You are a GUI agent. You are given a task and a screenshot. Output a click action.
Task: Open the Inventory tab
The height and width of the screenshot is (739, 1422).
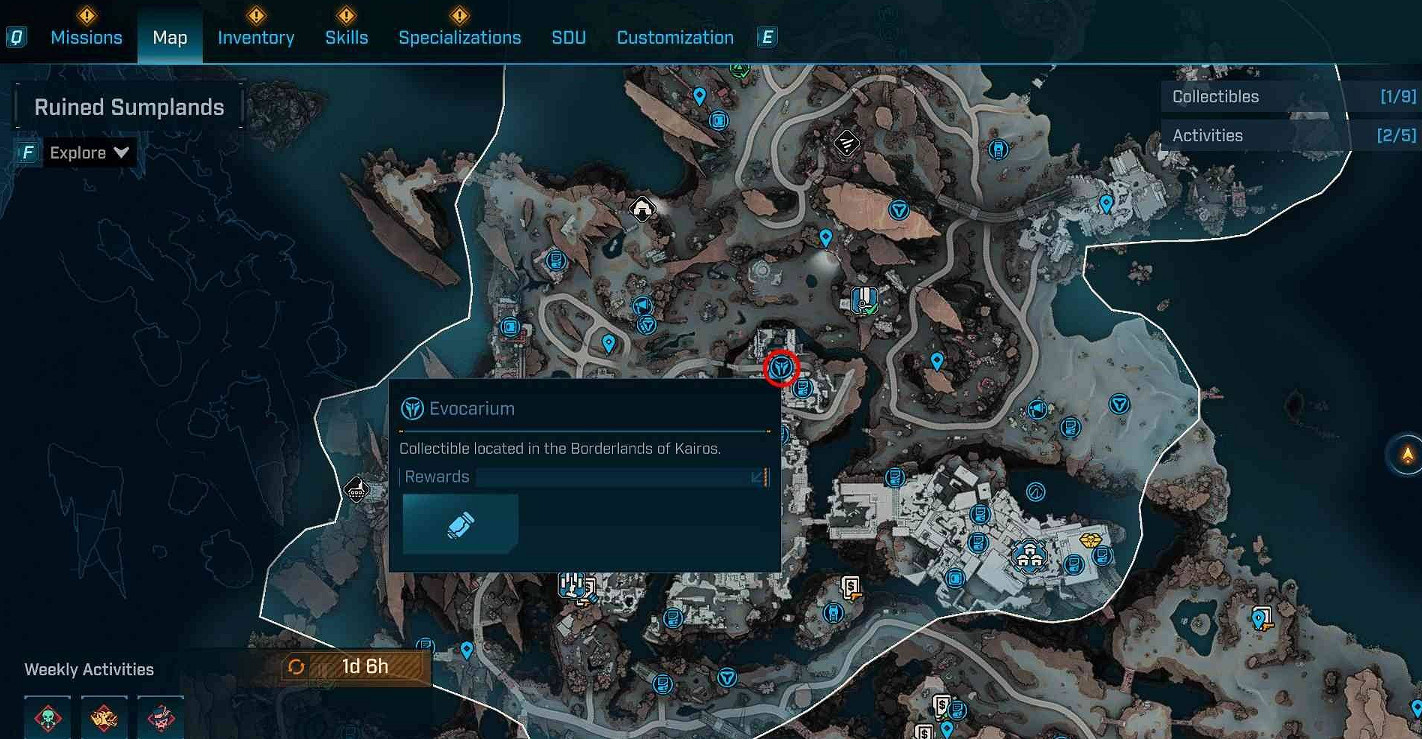click(x=256, y=38)
